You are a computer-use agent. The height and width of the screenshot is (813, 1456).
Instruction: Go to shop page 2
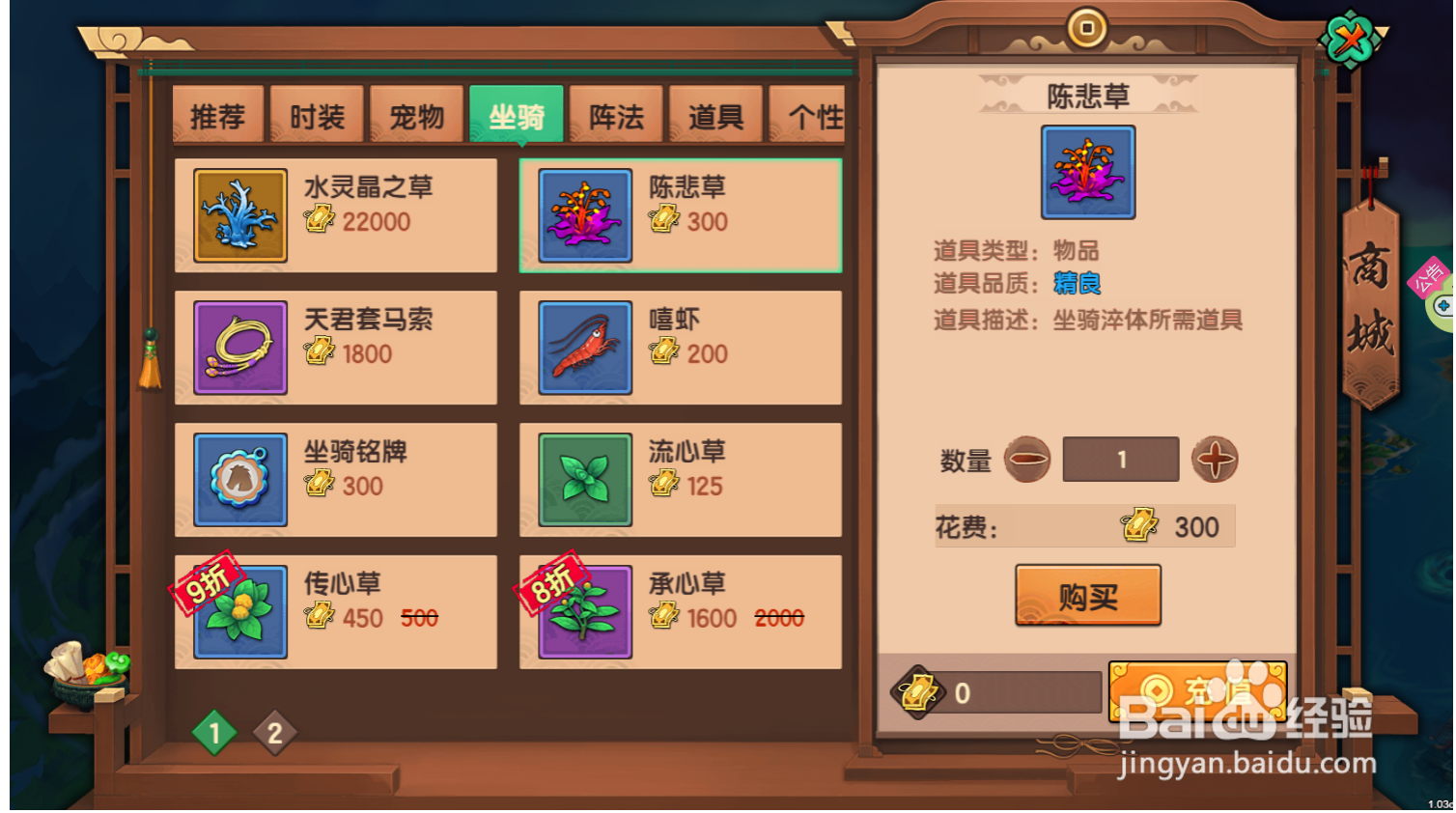click(275, 732)
